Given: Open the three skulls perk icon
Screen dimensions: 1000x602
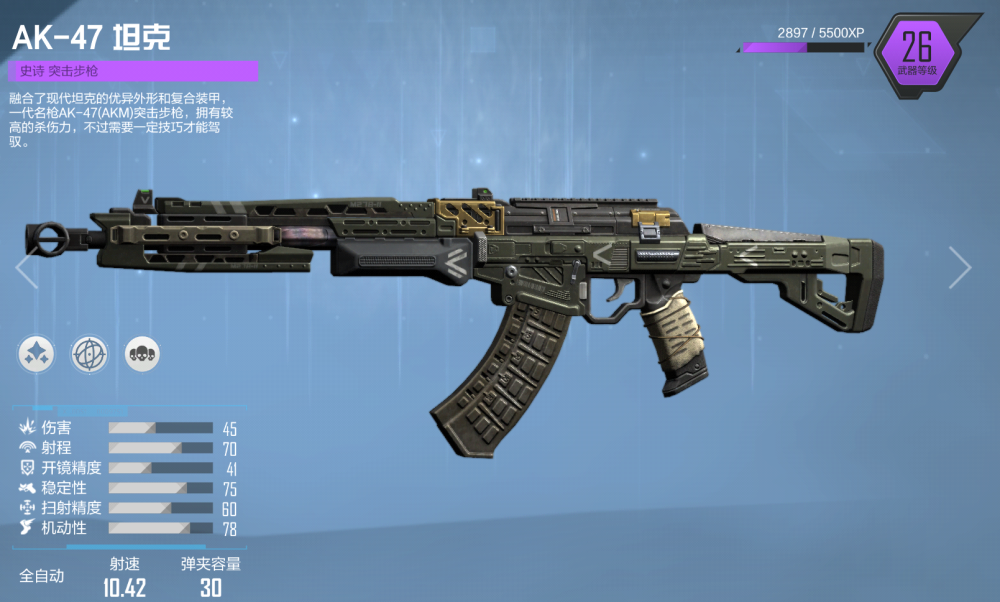Looking at the screenshot, I should click(142, 353).
